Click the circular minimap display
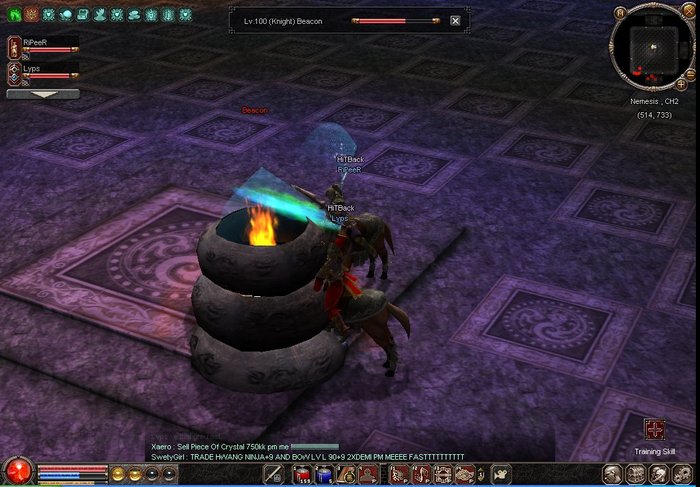700x487 pixels. point(652,47)
